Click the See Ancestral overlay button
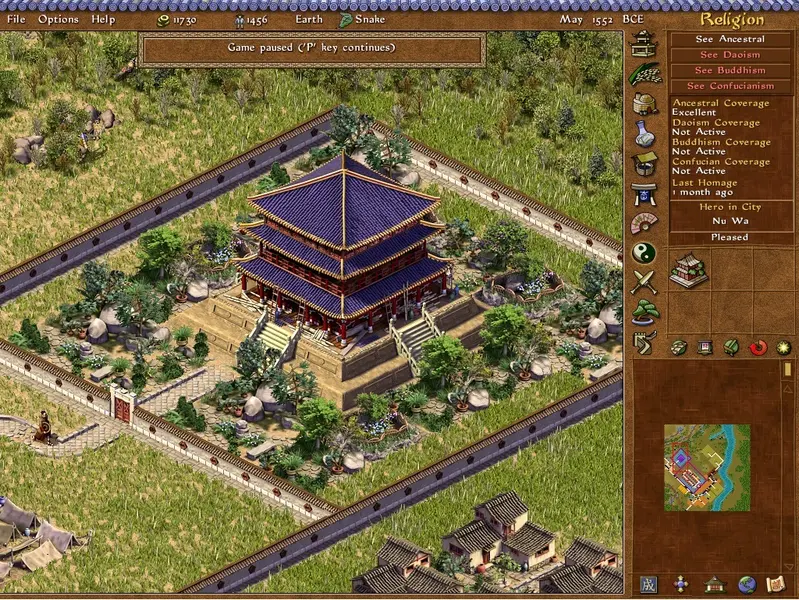The image size is (799, 600). point(729,39)
